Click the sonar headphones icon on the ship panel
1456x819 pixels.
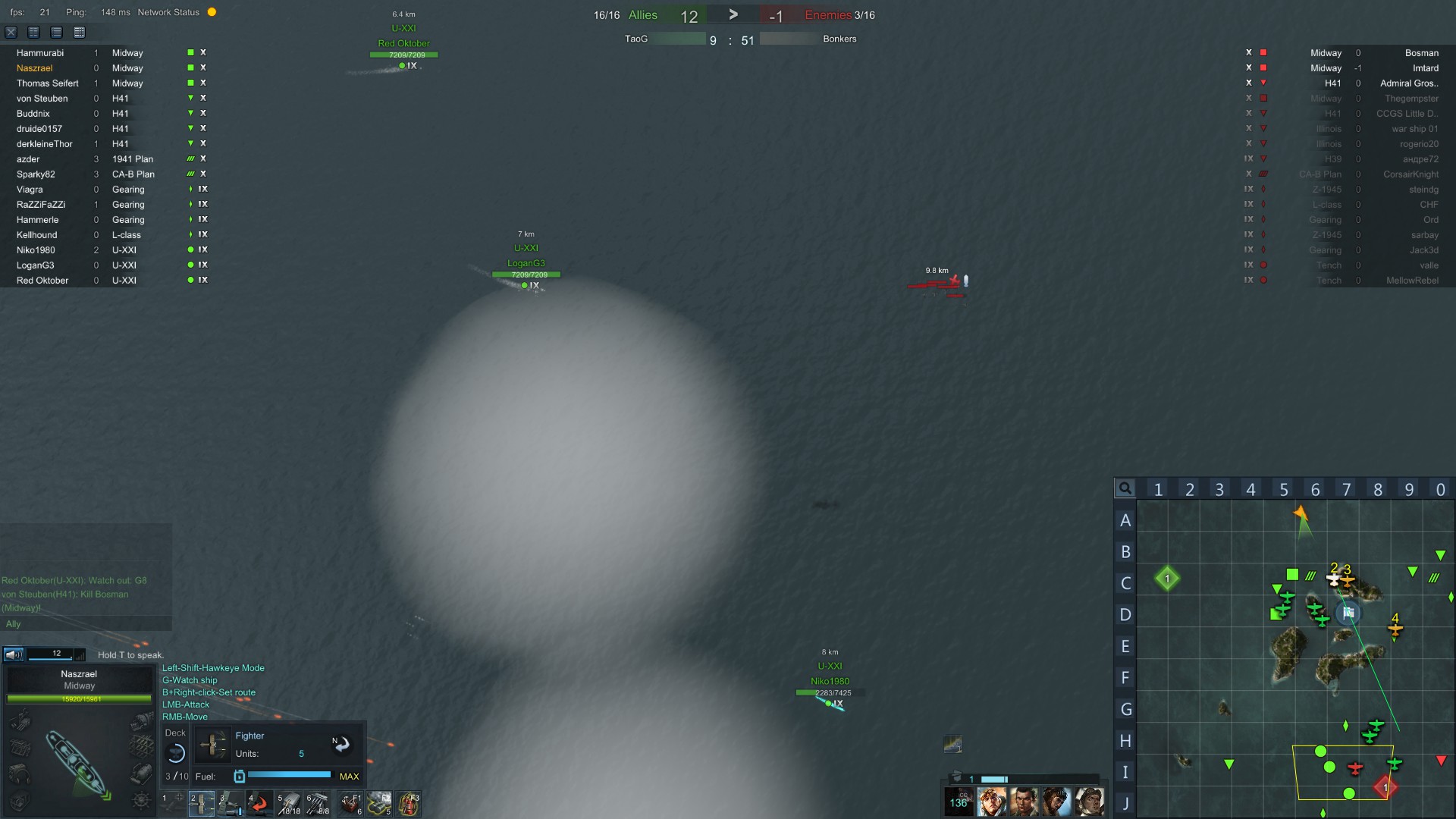[x=19, y=774]
